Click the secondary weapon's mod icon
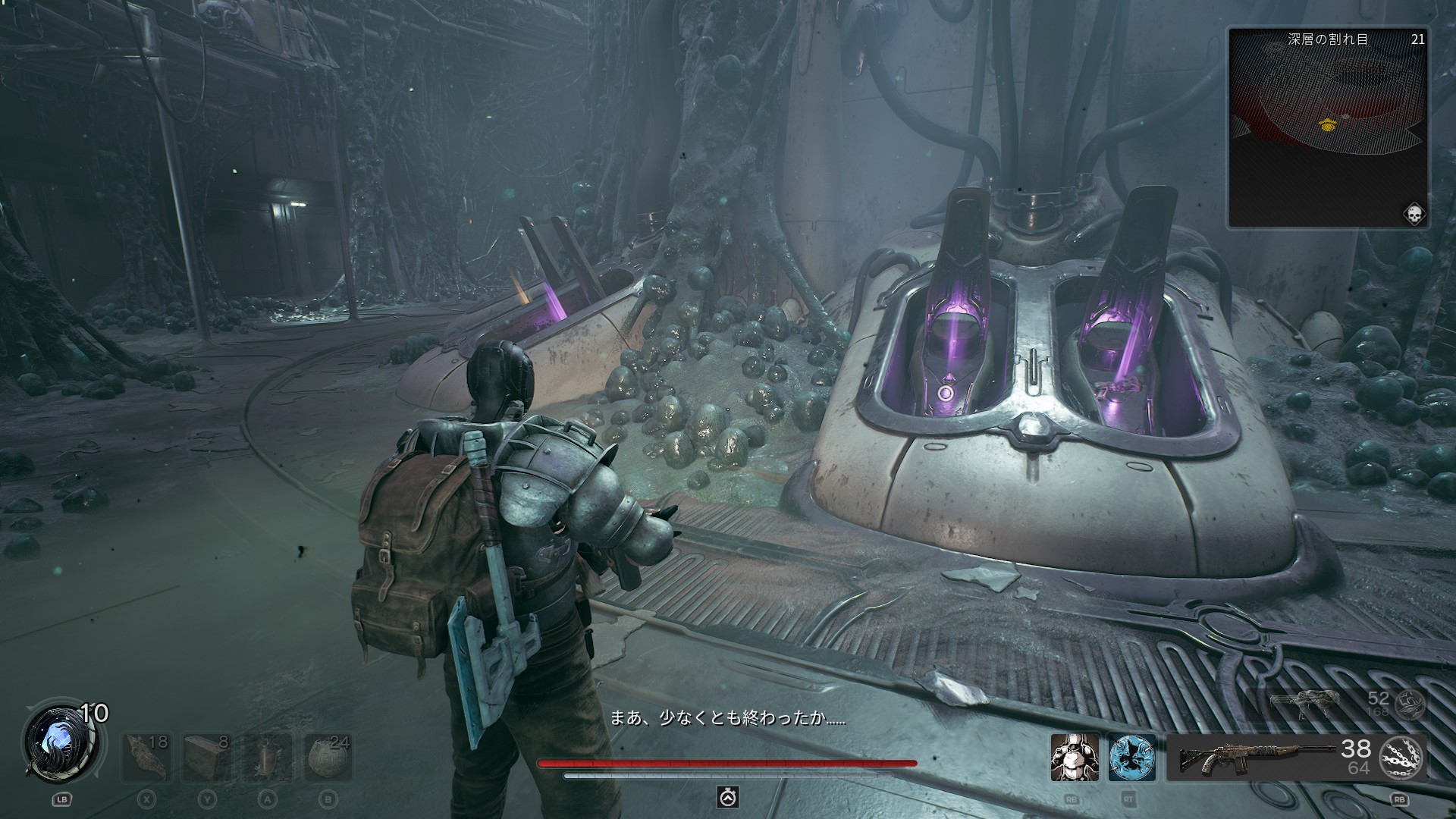 tap(1409, 704)
